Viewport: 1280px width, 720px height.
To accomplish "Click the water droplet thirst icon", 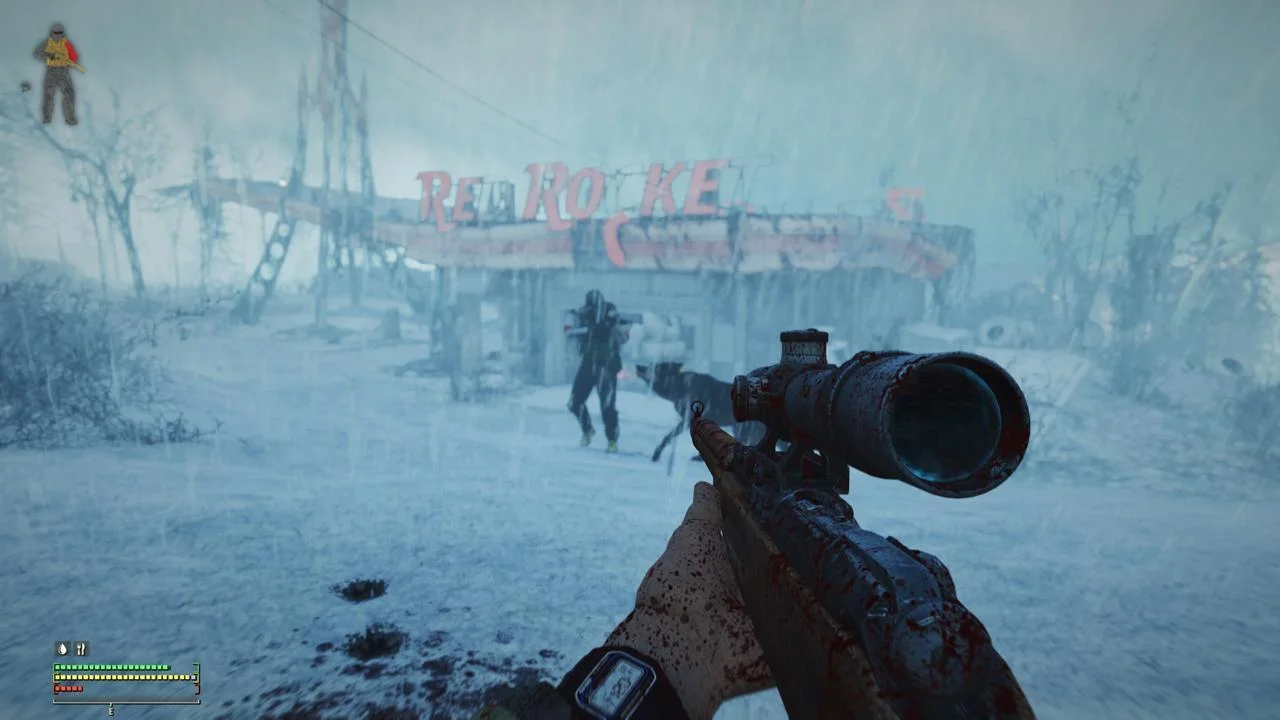I will 62,648.
